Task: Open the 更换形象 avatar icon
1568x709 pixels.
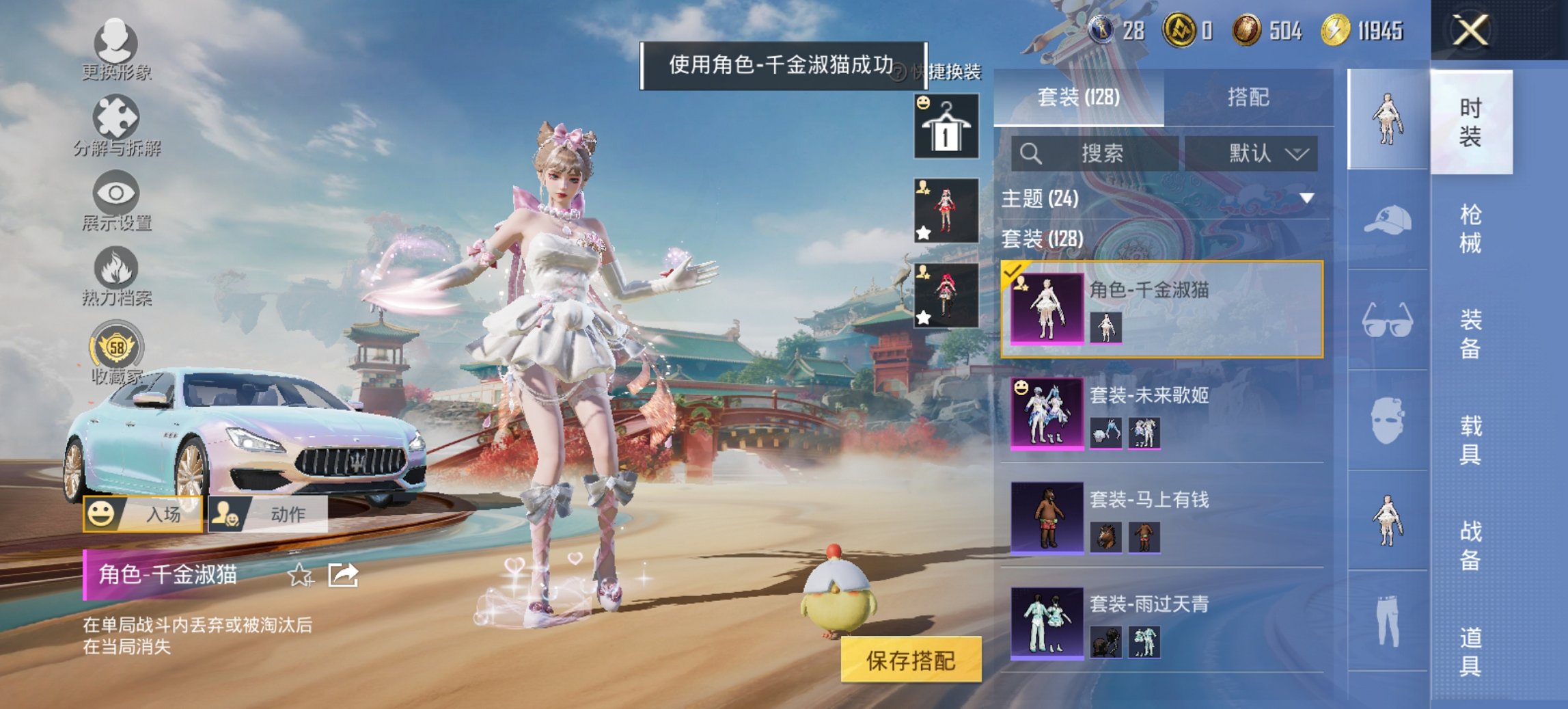Action: pos(116,44)
